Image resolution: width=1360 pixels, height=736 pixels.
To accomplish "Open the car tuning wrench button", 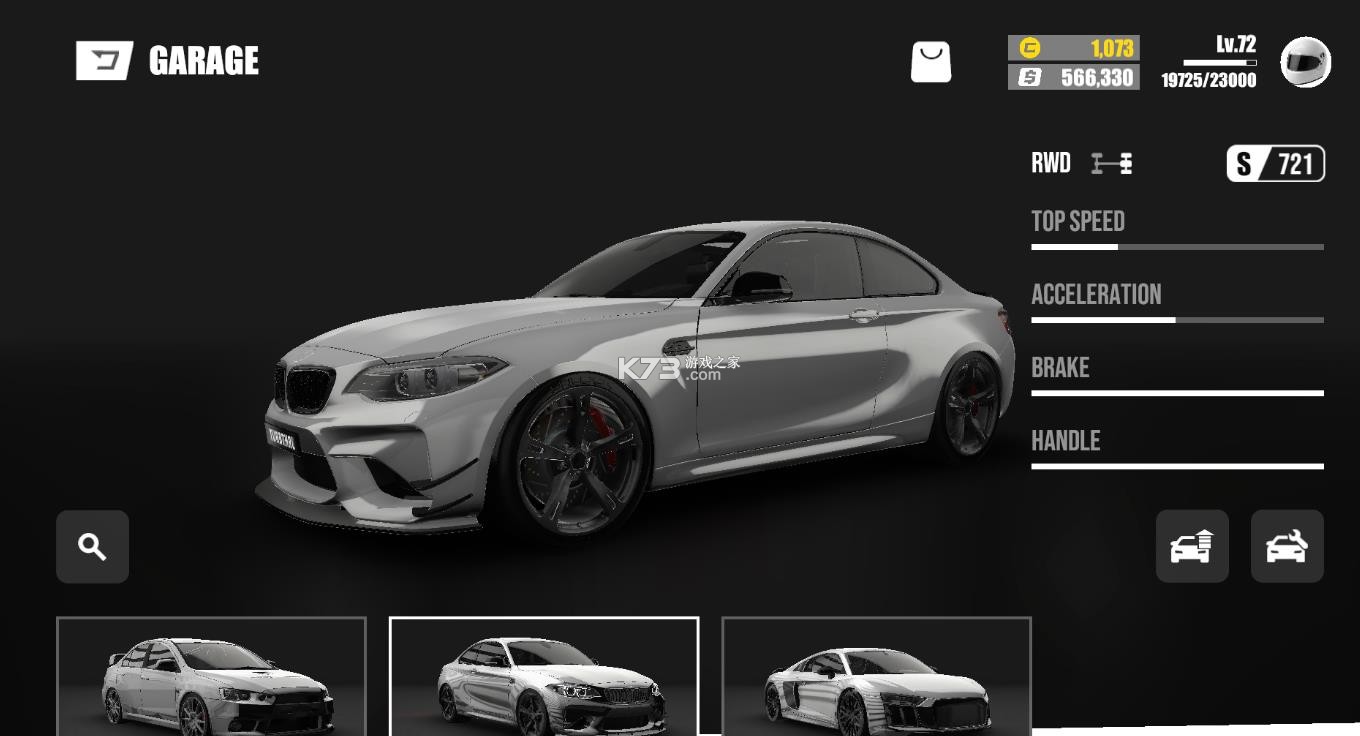I will (x=1287, y=547).
